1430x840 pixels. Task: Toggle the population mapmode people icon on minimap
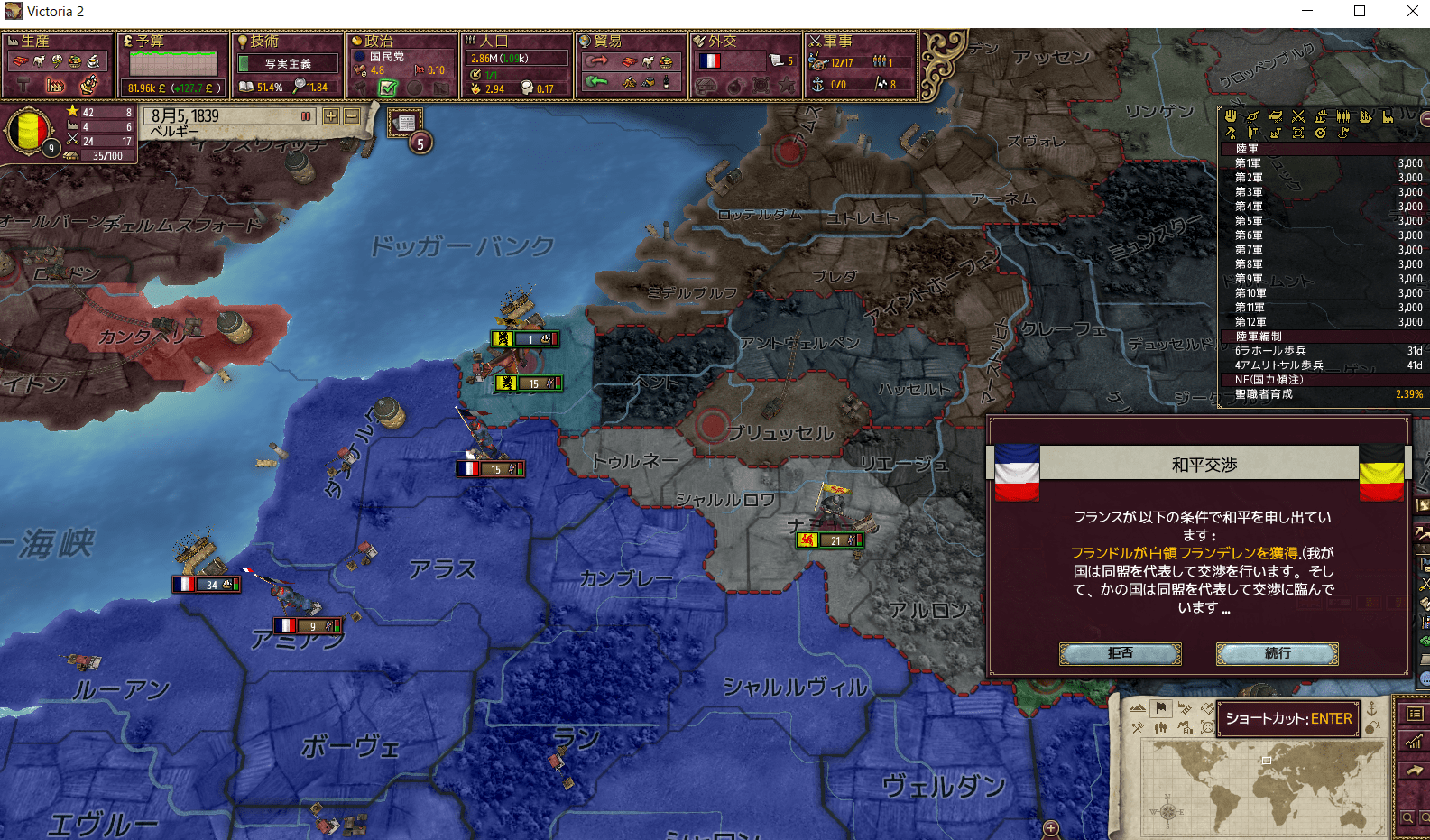(1160, 728)
